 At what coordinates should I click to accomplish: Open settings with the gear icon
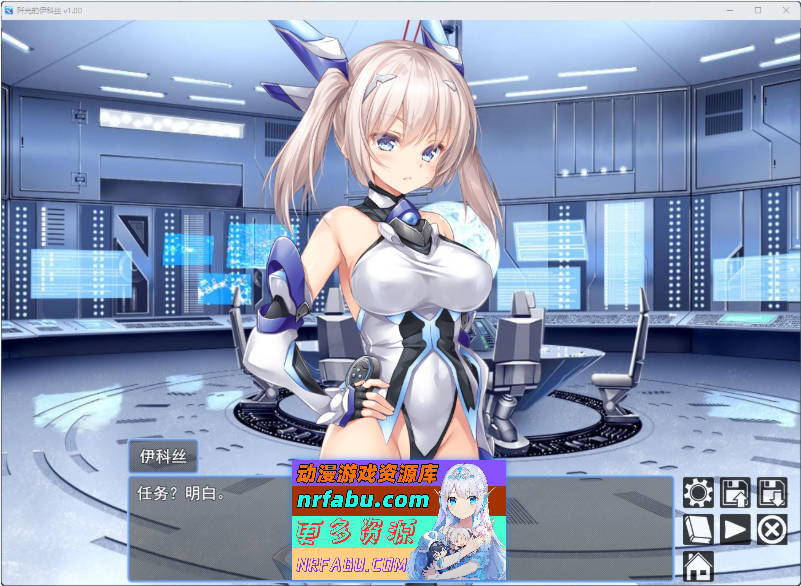(x=698, y=493)
